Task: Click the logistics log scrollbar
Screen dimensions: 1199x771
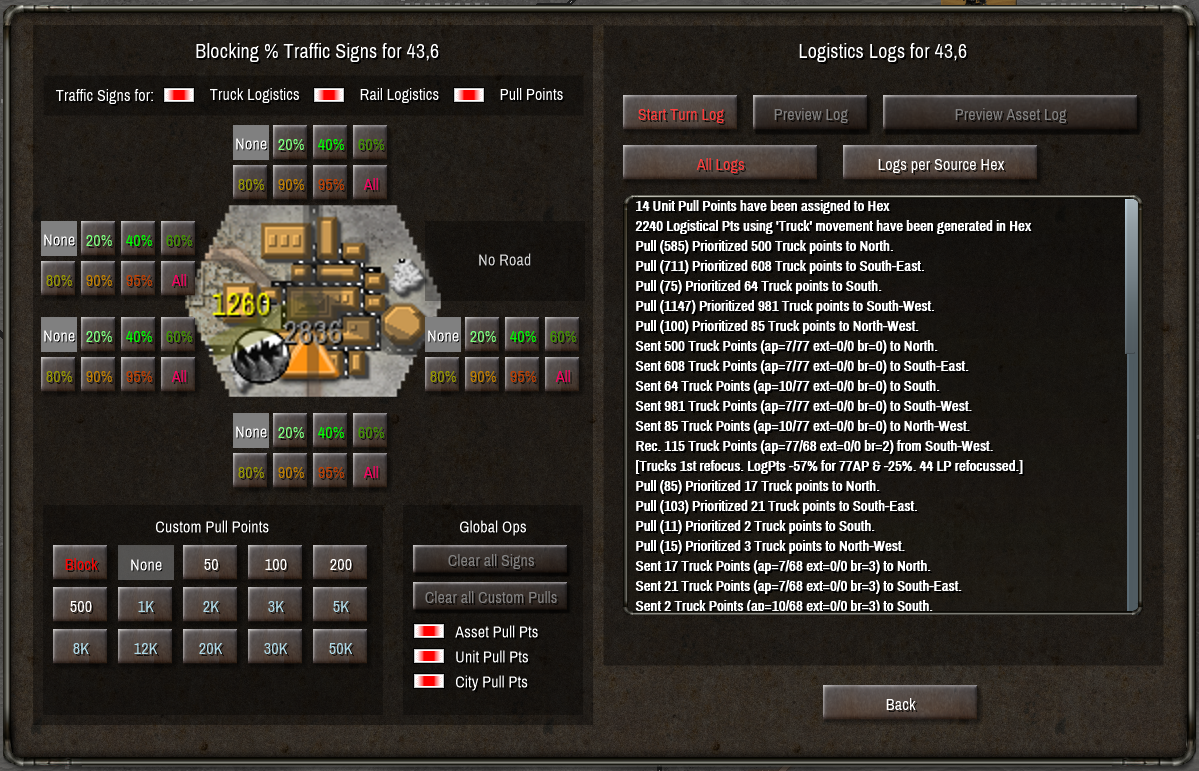Action: (x=1132, y=275)
